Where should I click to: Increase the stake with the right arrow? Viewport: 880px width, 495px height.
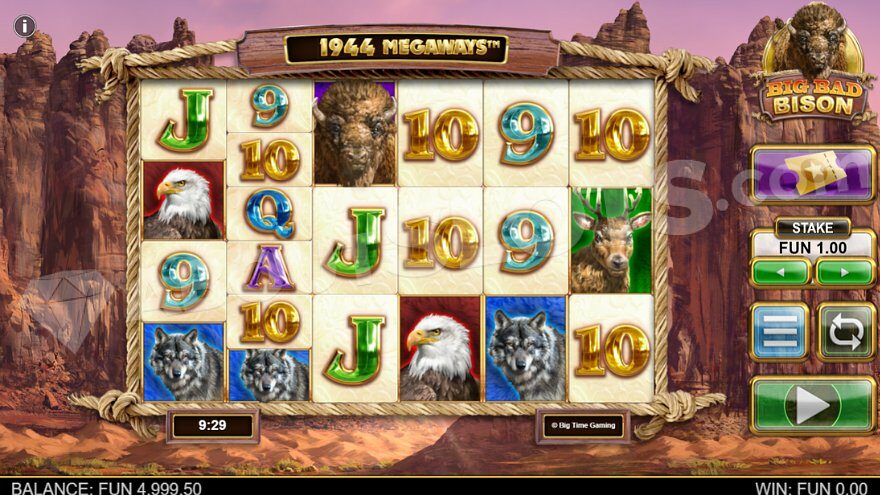pyautogui.click(x=845, y=272)
